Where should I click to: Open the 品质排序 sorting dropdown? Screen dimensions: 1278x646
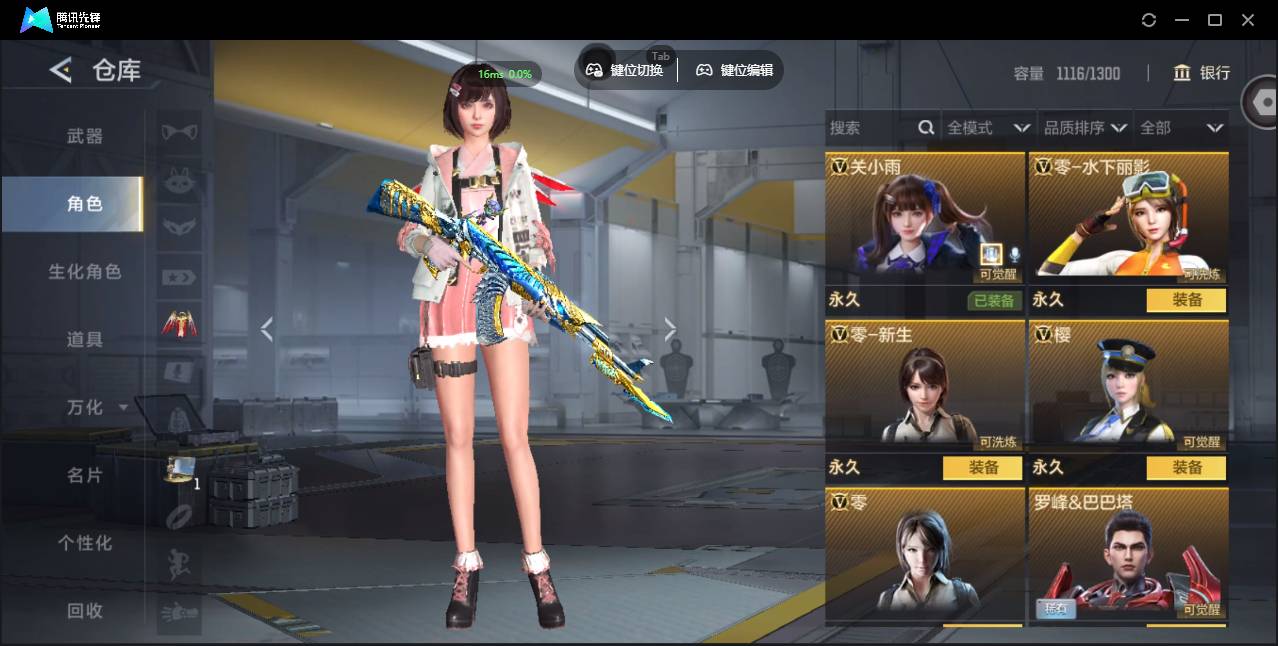point(1085,128)
